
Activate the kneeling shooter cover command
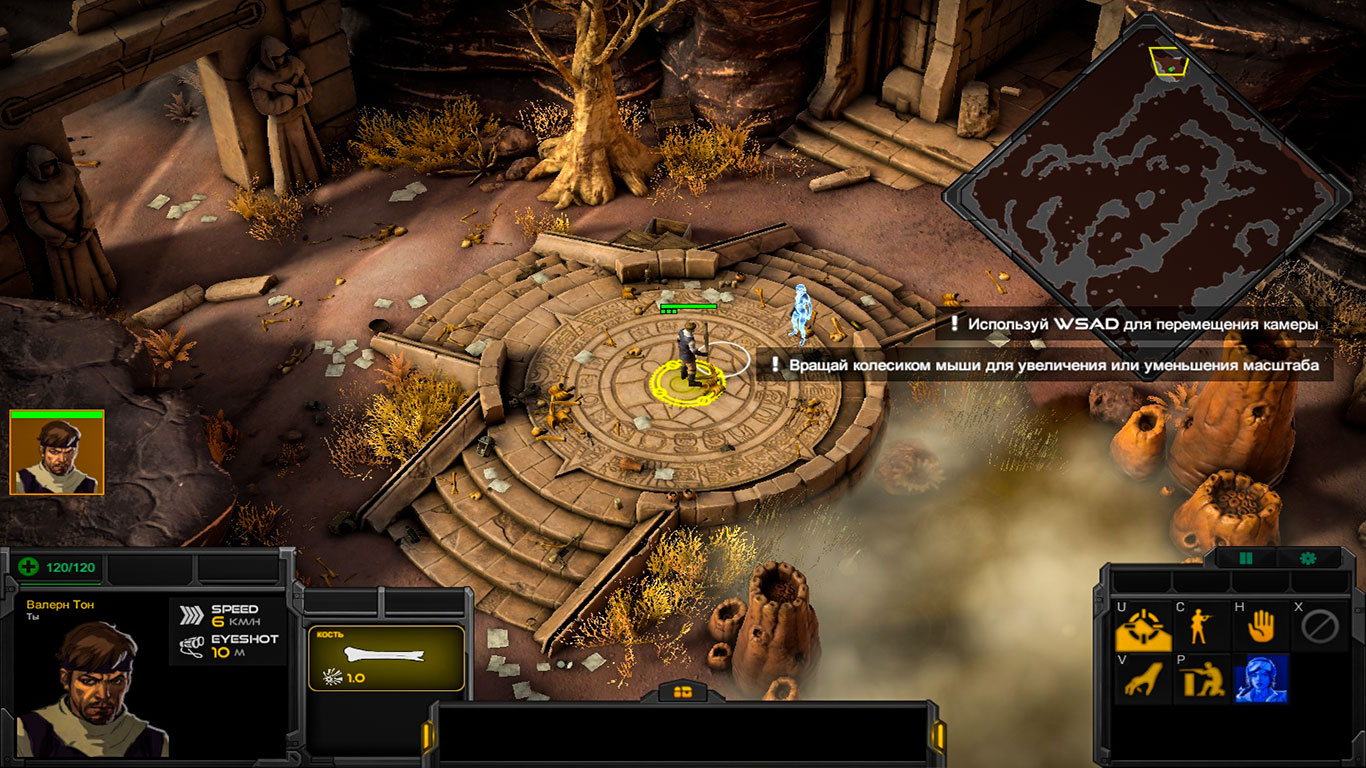pos(1201,679)
